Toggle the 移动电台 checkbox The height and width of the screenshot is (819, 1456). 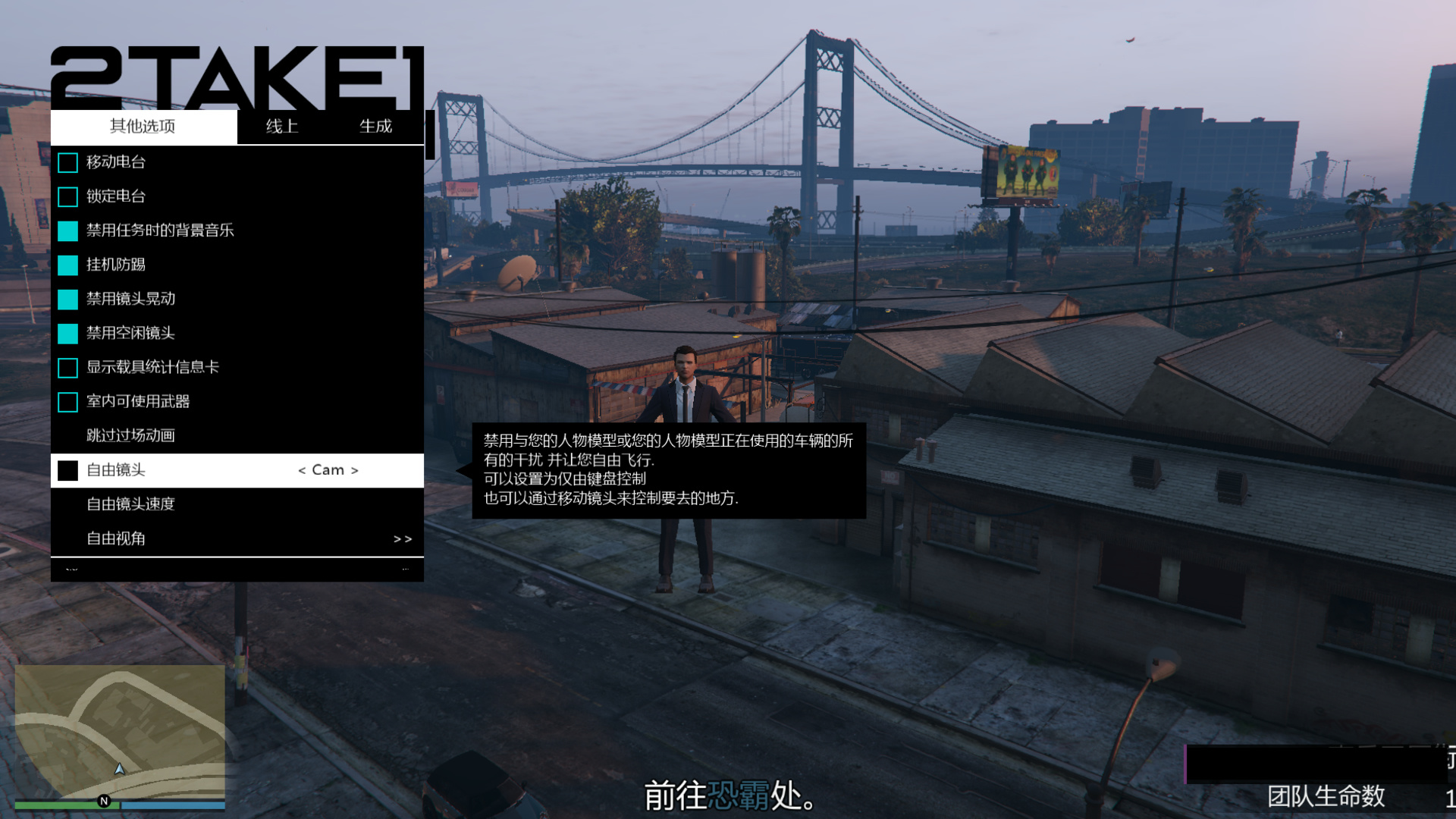coord(68,162)
